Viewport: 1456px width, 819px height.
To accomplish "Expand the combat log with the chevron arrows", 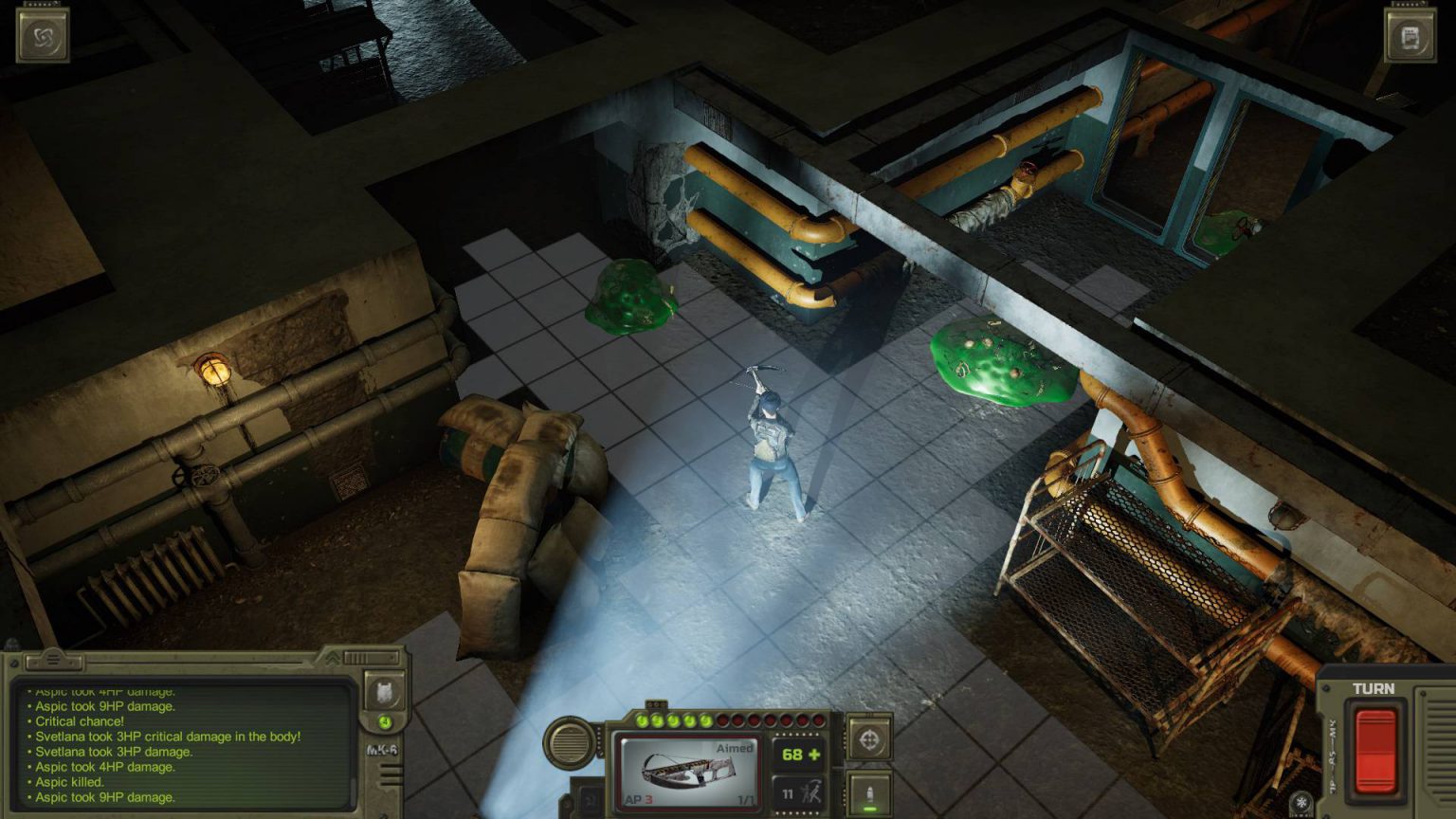I will 333,657.
